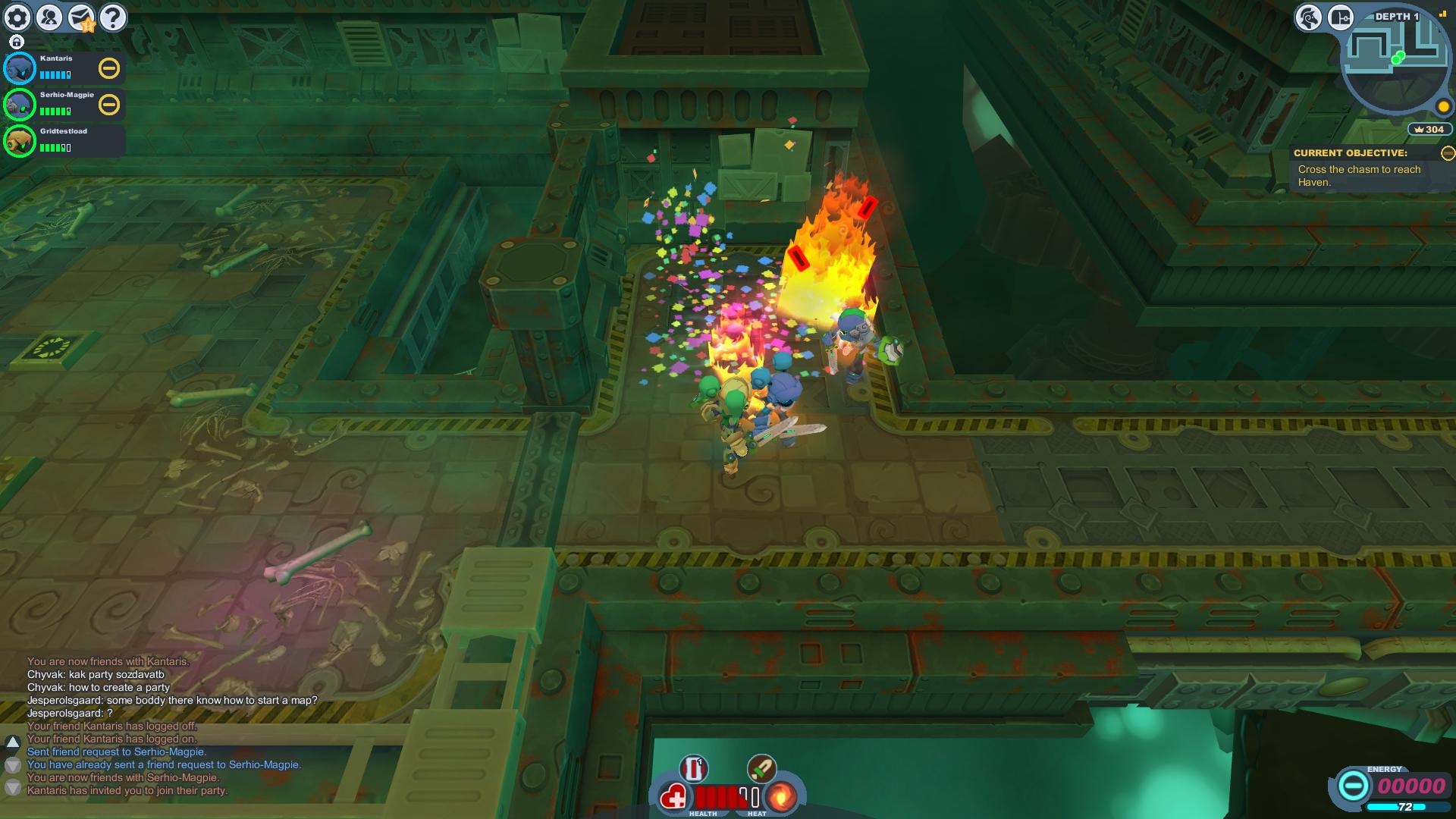The image size is (1456, 819).
Task: Select Kantaris's party portrait
Action: (20, 68)
